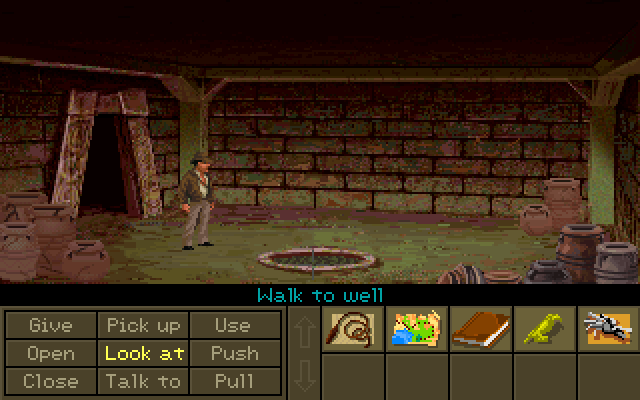Choose the Pick up verb
This screenshot has height=400, width=640.
point(143,325)
